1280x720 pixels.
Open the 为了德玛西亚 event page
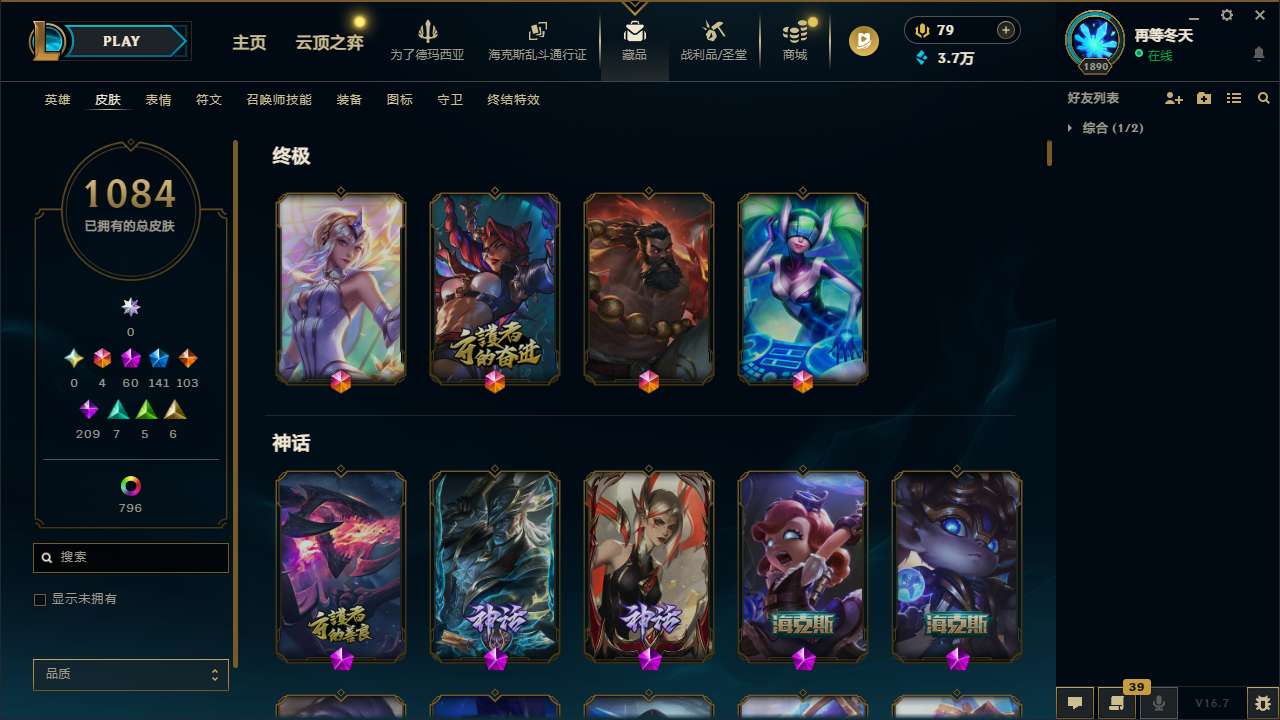428,40
